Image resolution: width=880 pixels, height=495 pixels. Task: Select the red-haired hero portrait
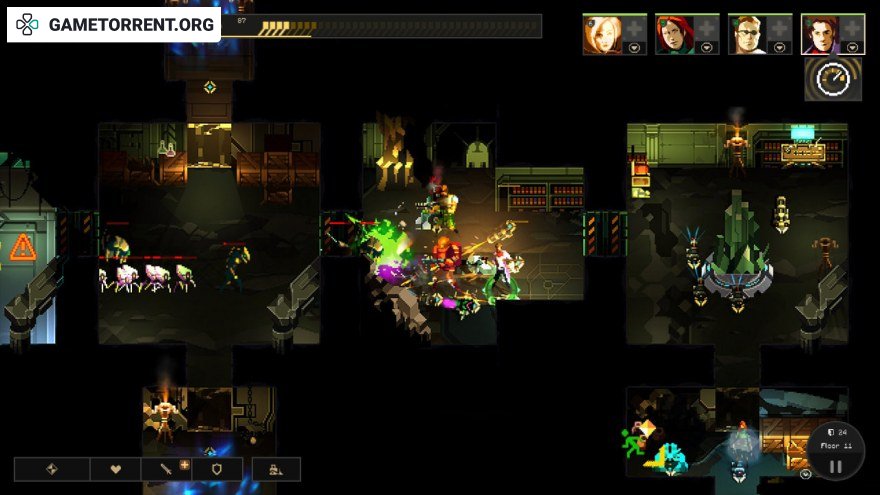coord(676,33)
